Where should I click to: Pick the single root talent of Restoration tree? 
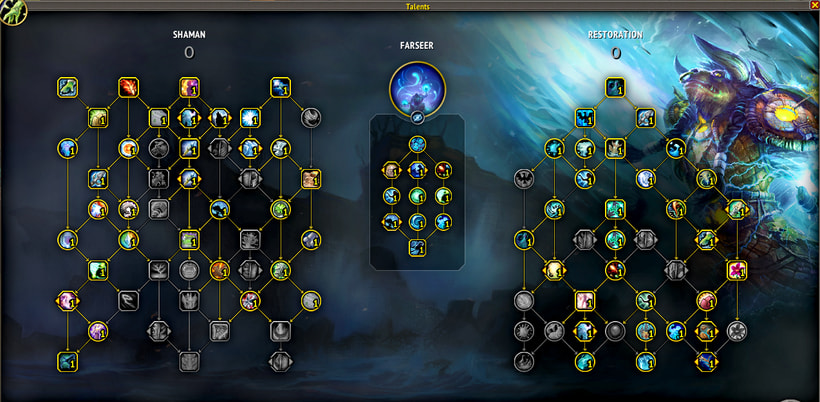tap(614, 88)
